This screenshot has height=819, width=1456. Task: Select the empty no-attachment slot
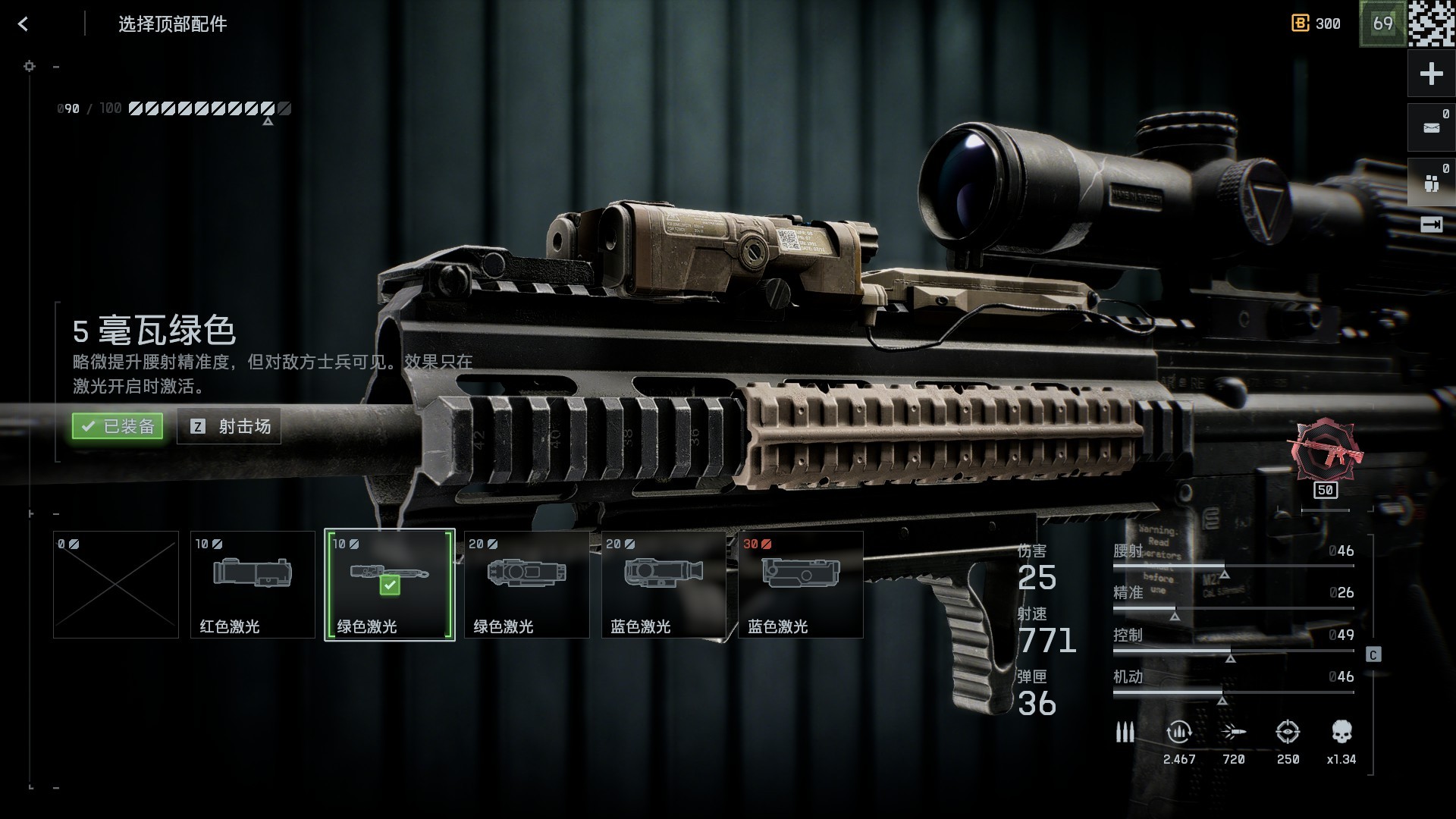(x=116, y=585)
